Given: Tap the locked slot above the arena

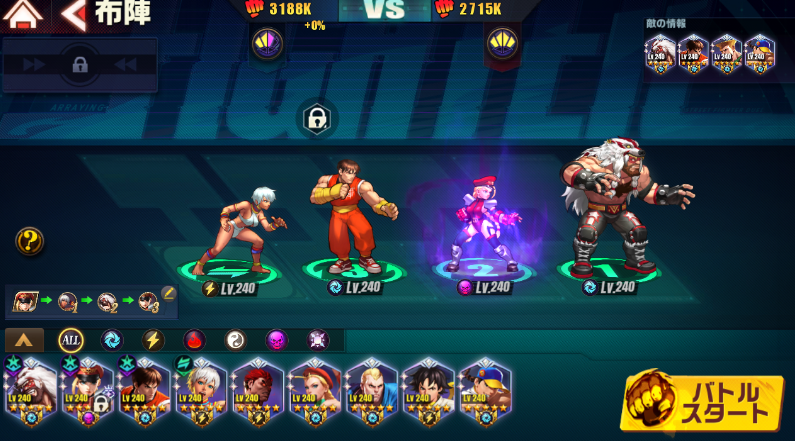Looking at the screenshot, I should point(317,120).
